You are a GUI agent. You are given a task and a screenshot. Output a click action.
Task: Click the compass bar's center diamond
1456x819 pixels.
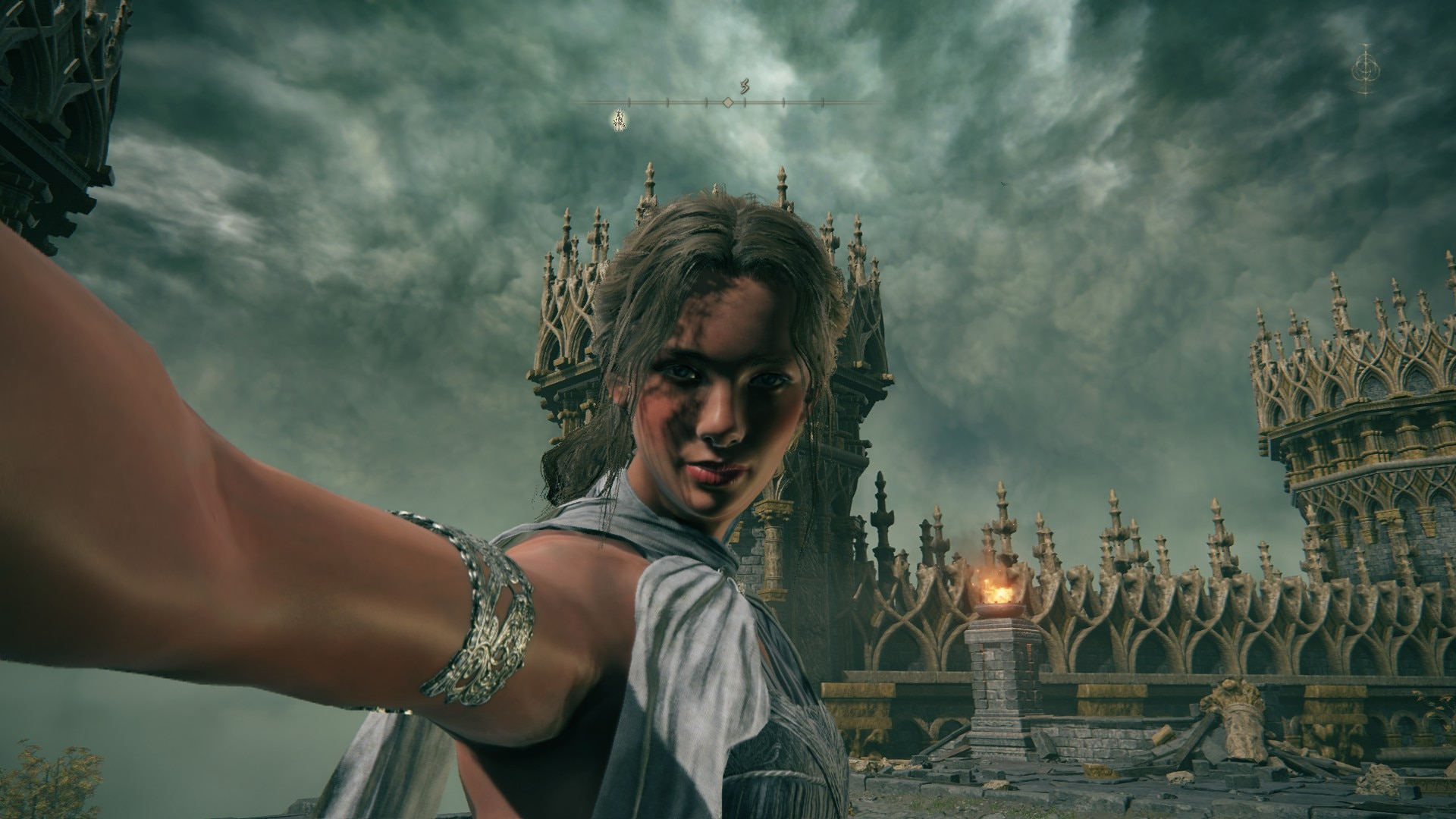[x=727, y=102]
